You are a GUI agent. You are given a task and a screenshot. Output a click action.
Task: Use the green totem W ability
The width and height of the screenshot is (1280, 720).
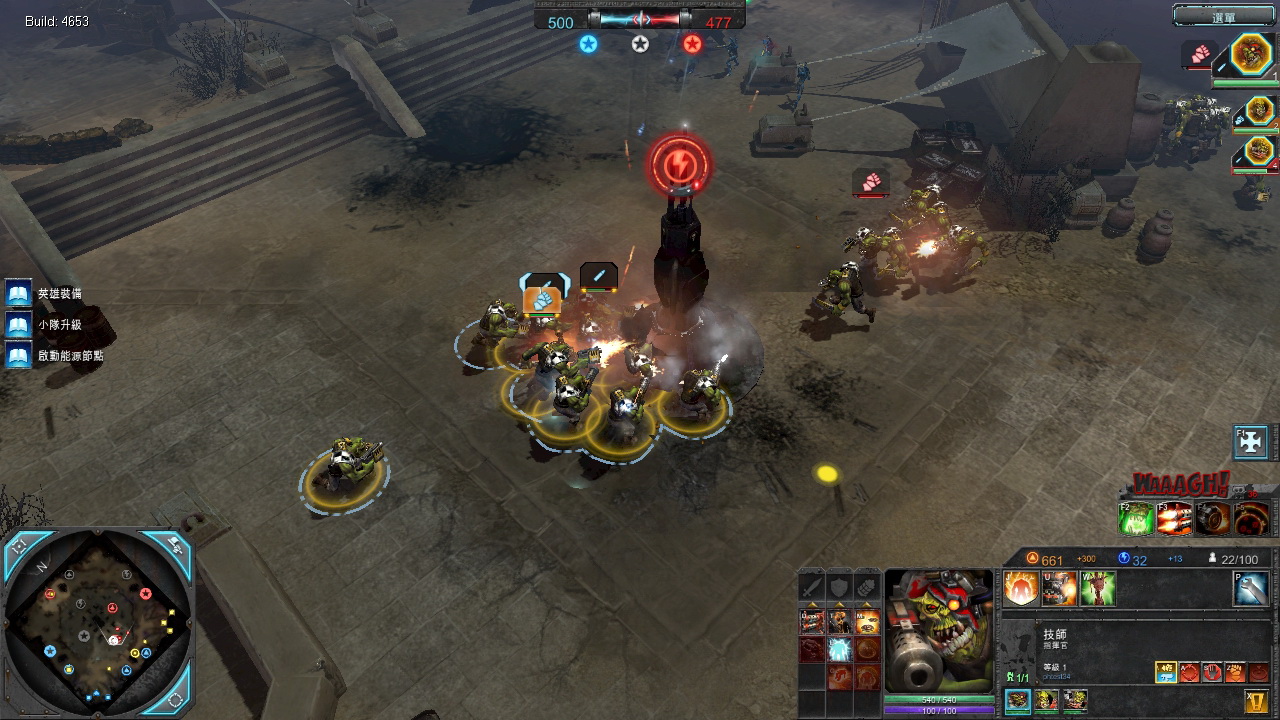tap(1097, 589)
